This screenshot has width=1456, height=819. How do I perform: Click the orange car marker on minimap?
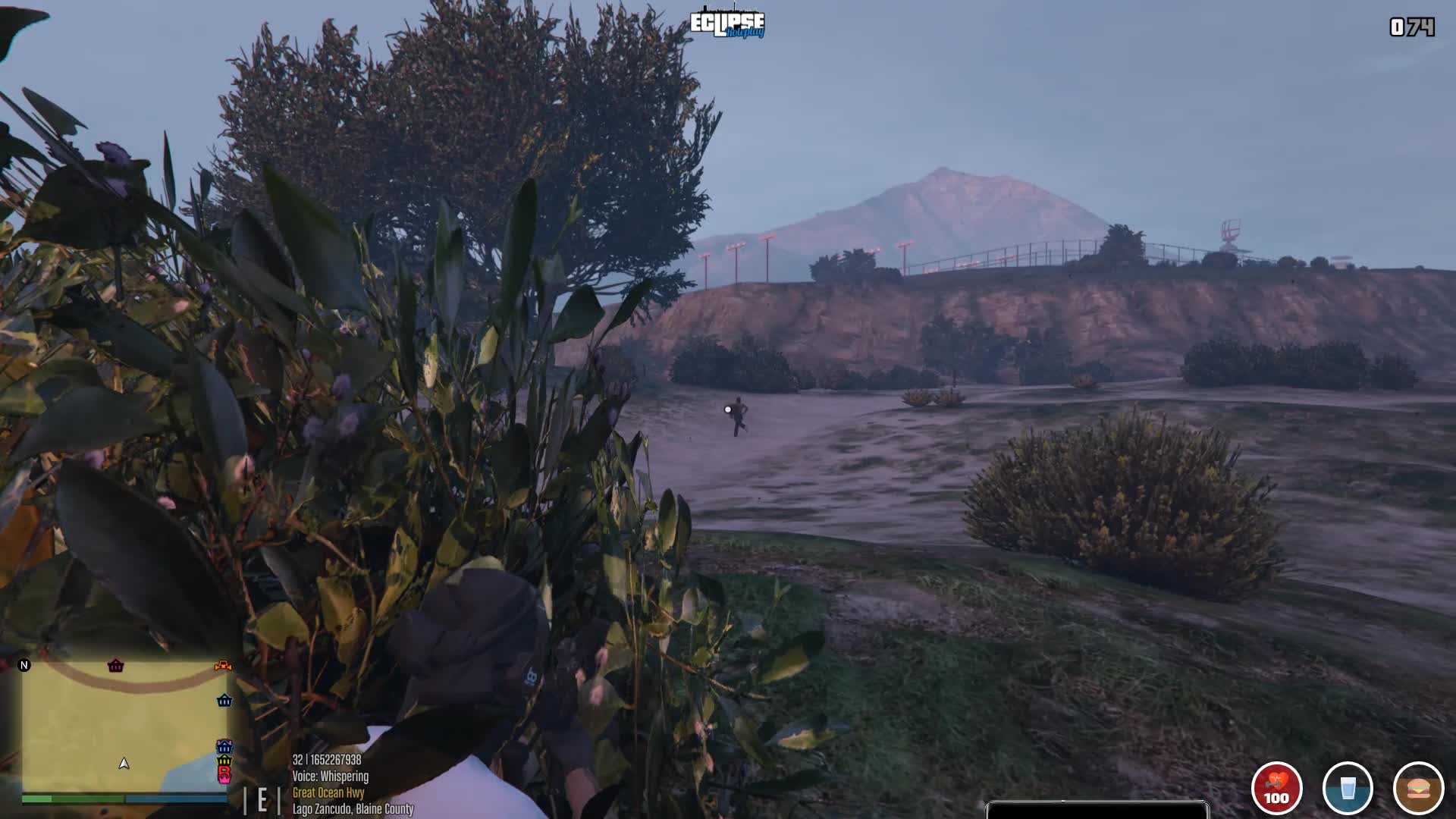tap(223, 666)
